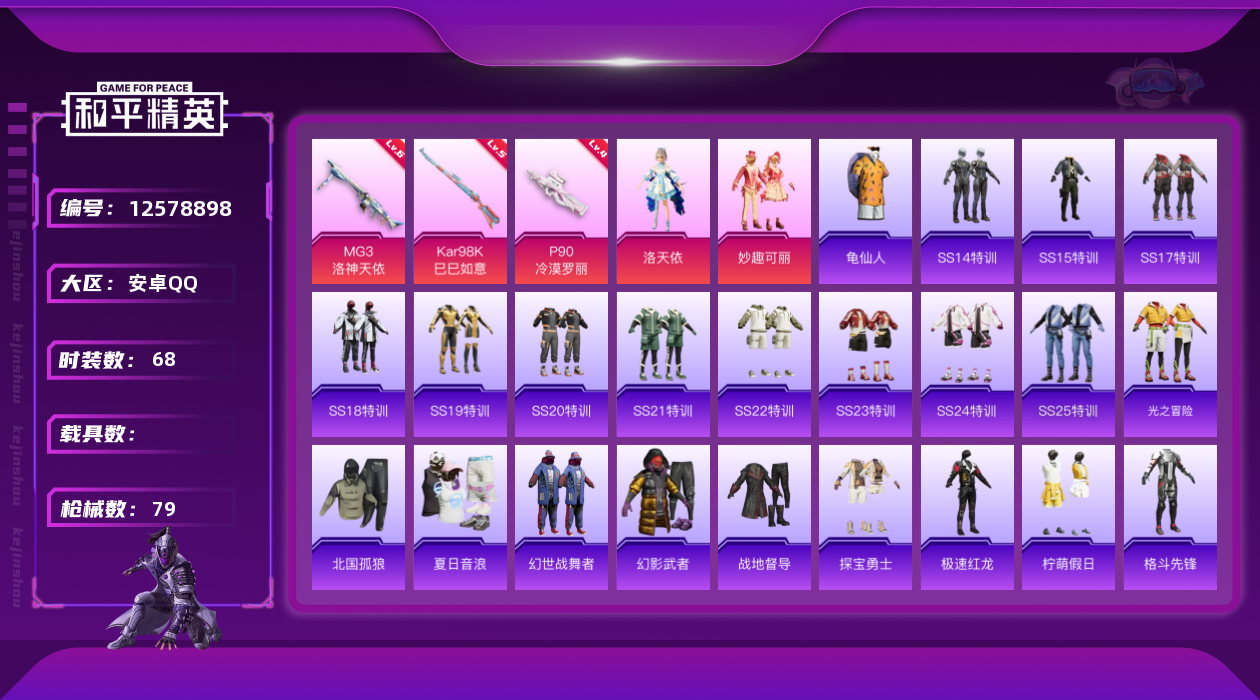Open the 极速红龙 outfit card

click(967, 517)
